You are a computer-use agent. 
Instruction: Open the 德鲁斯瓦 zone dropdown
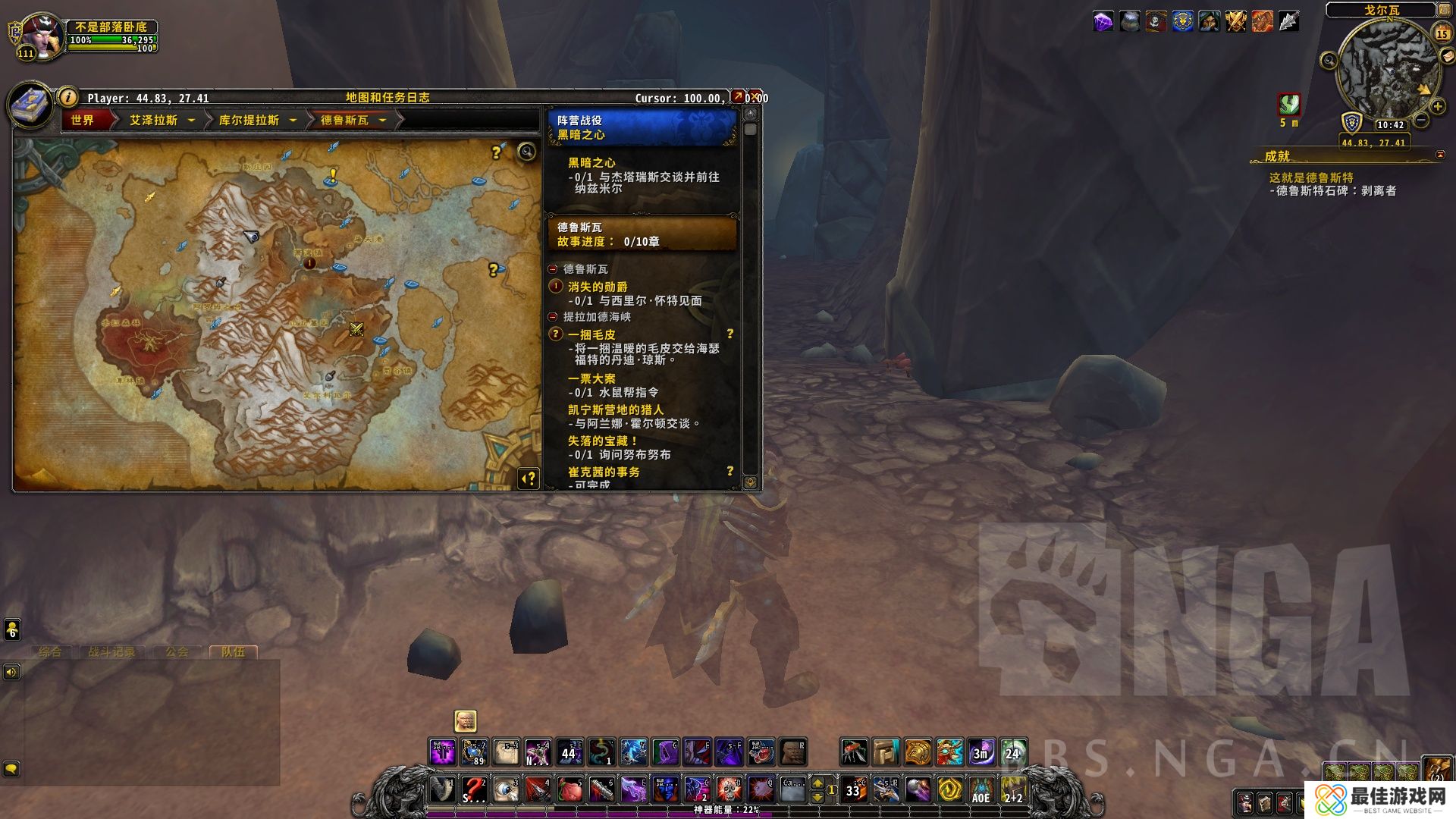(x=382, y=120)
